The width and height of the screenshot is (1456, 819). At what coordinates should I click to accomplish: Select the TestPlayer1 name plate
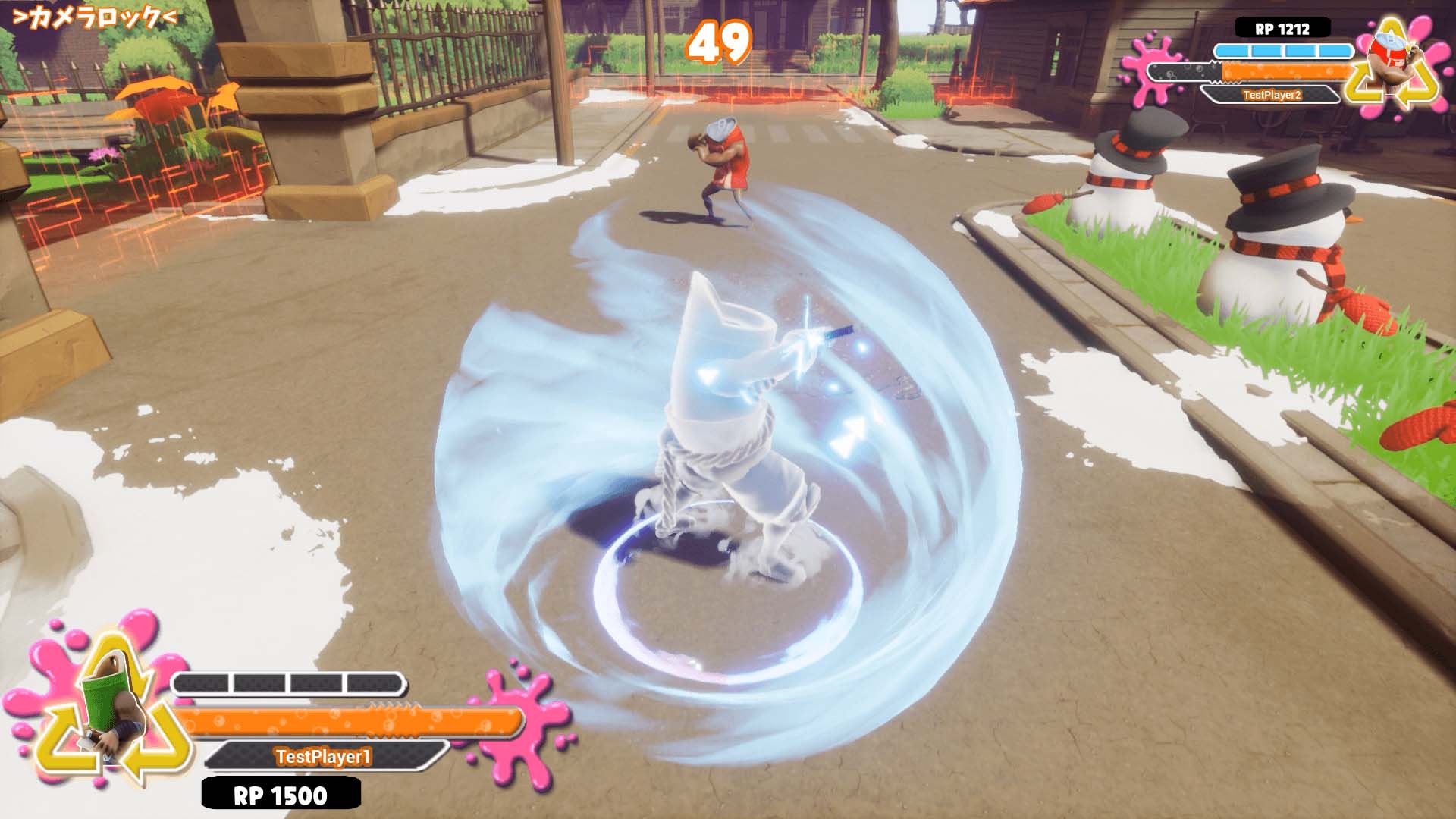(324, 756)
